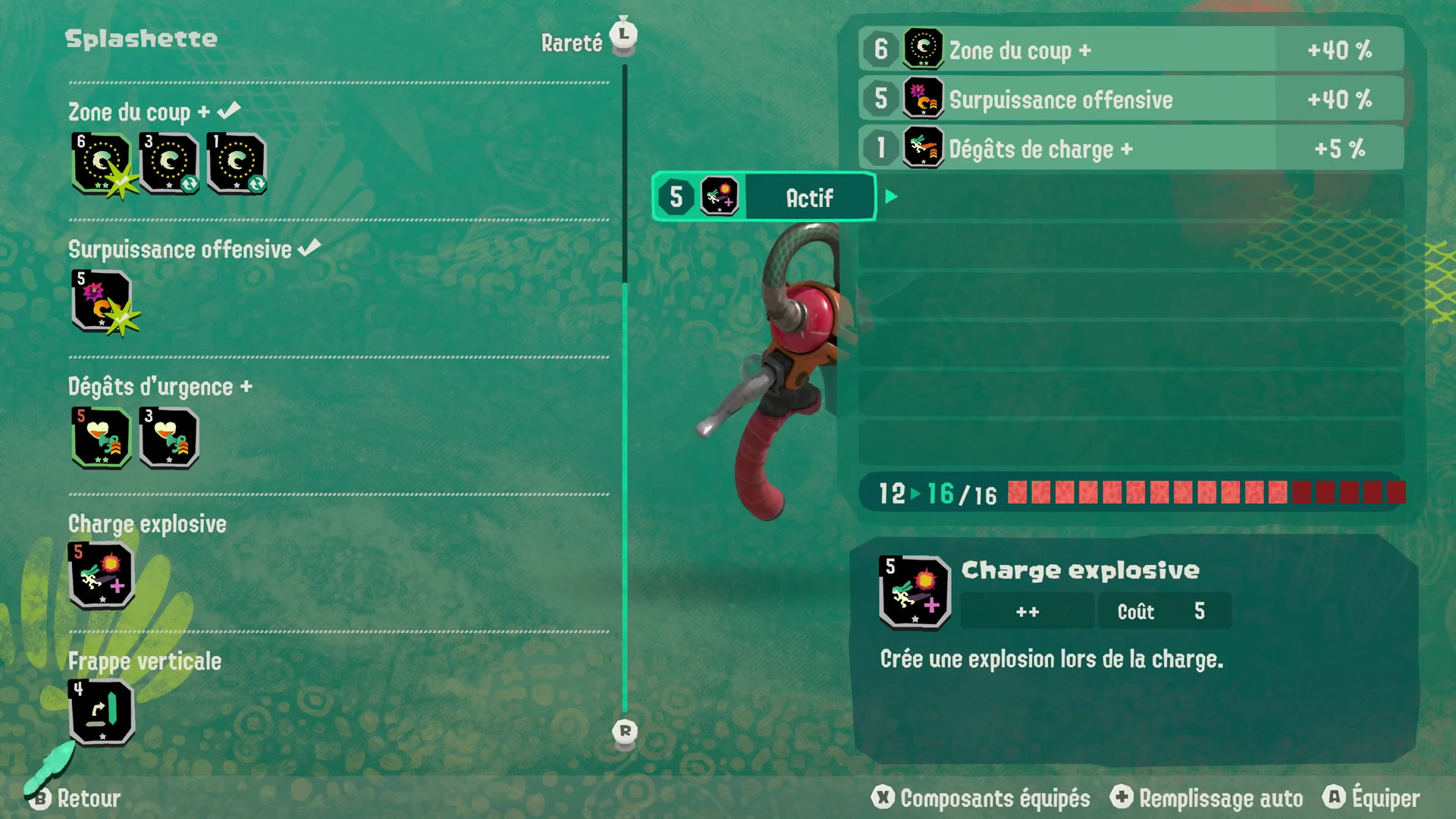The width and height of the screenshot is (1456, 819).
Task: Select the Surpuissance offensive component tile
Action: point(101,300)
